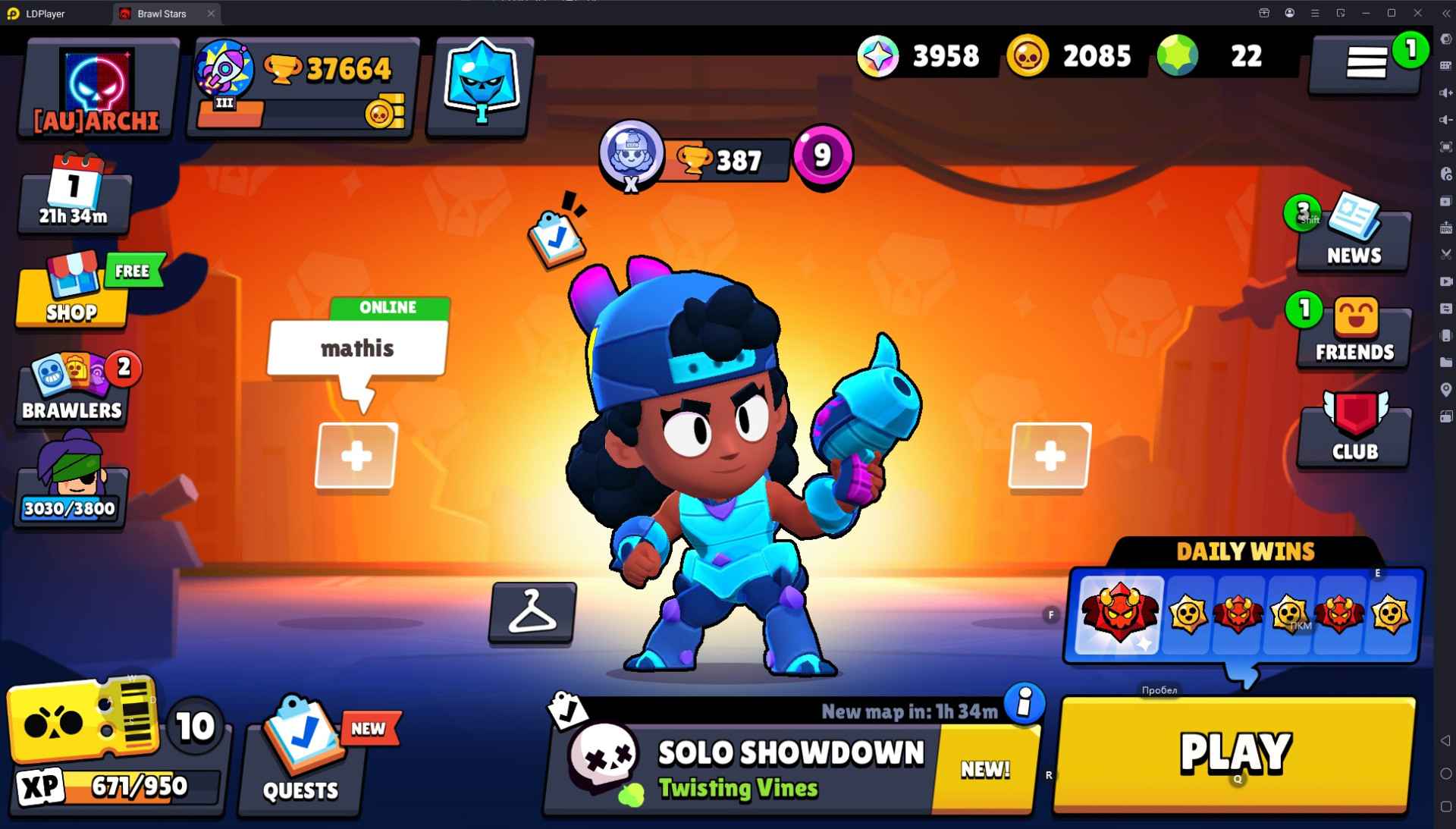Click the coin counter showing 2085

click(x=1073, y=55)
